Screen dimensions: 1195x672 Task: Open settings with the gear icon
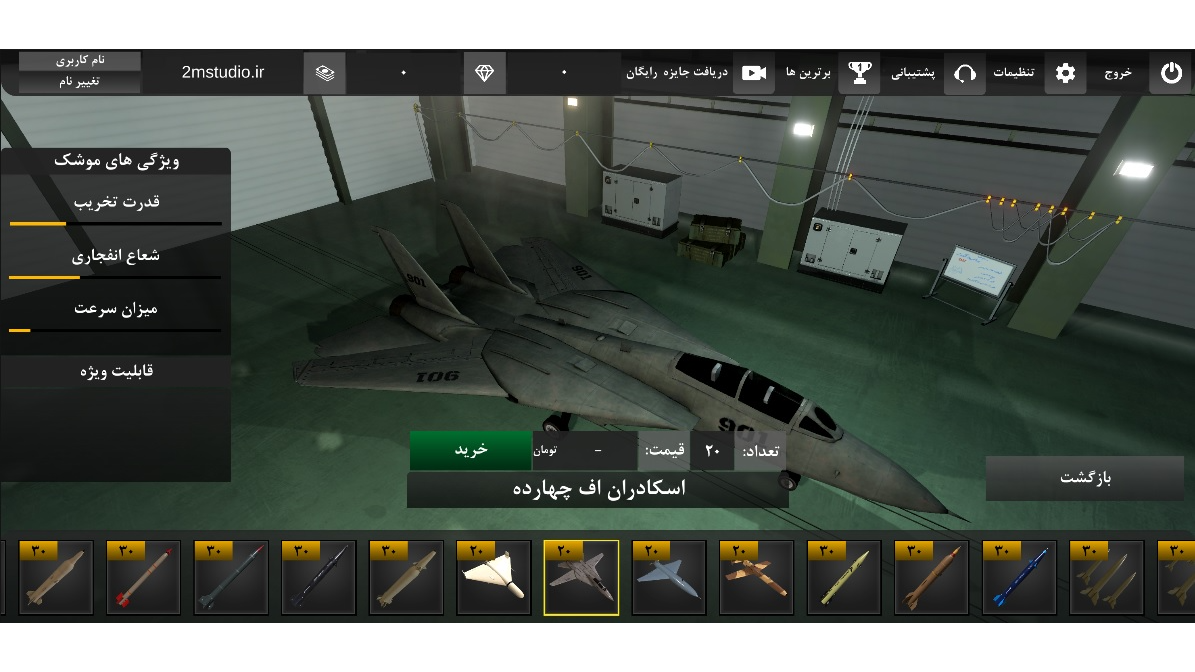tap(1065, 73)
